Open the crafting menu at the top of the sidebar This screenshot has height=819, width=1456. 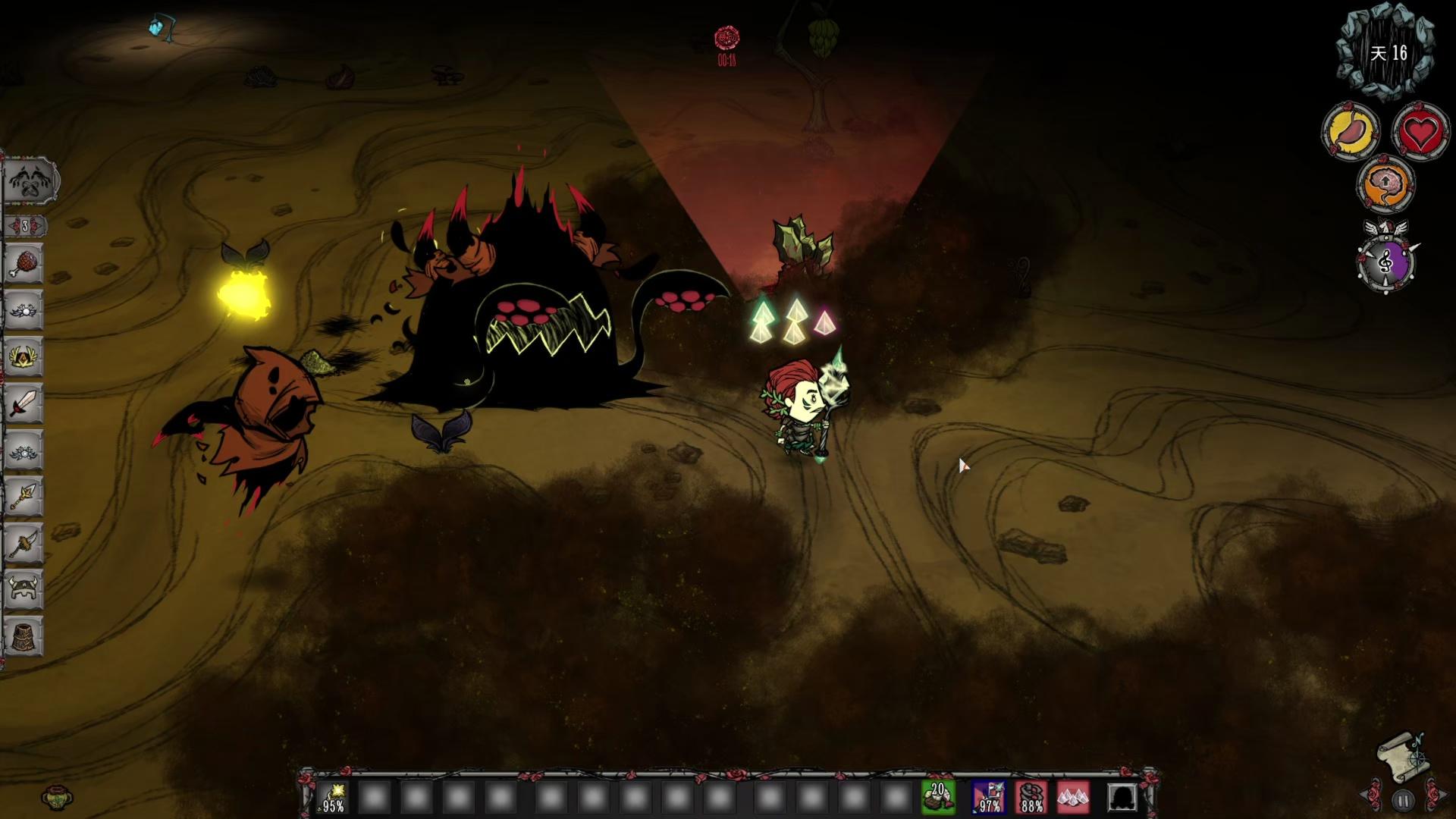[30, 181]
